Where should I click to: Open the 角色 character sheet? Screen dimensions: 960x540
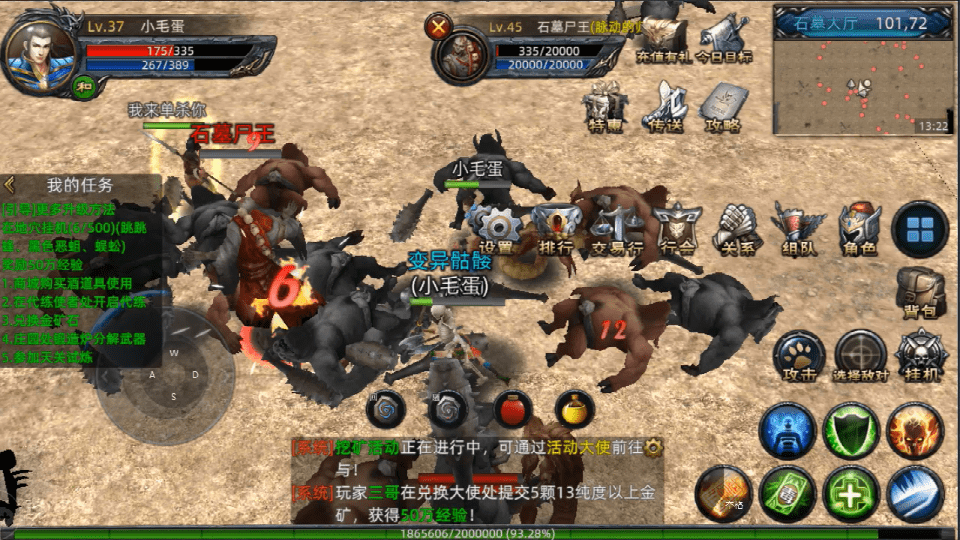[859, 227]
